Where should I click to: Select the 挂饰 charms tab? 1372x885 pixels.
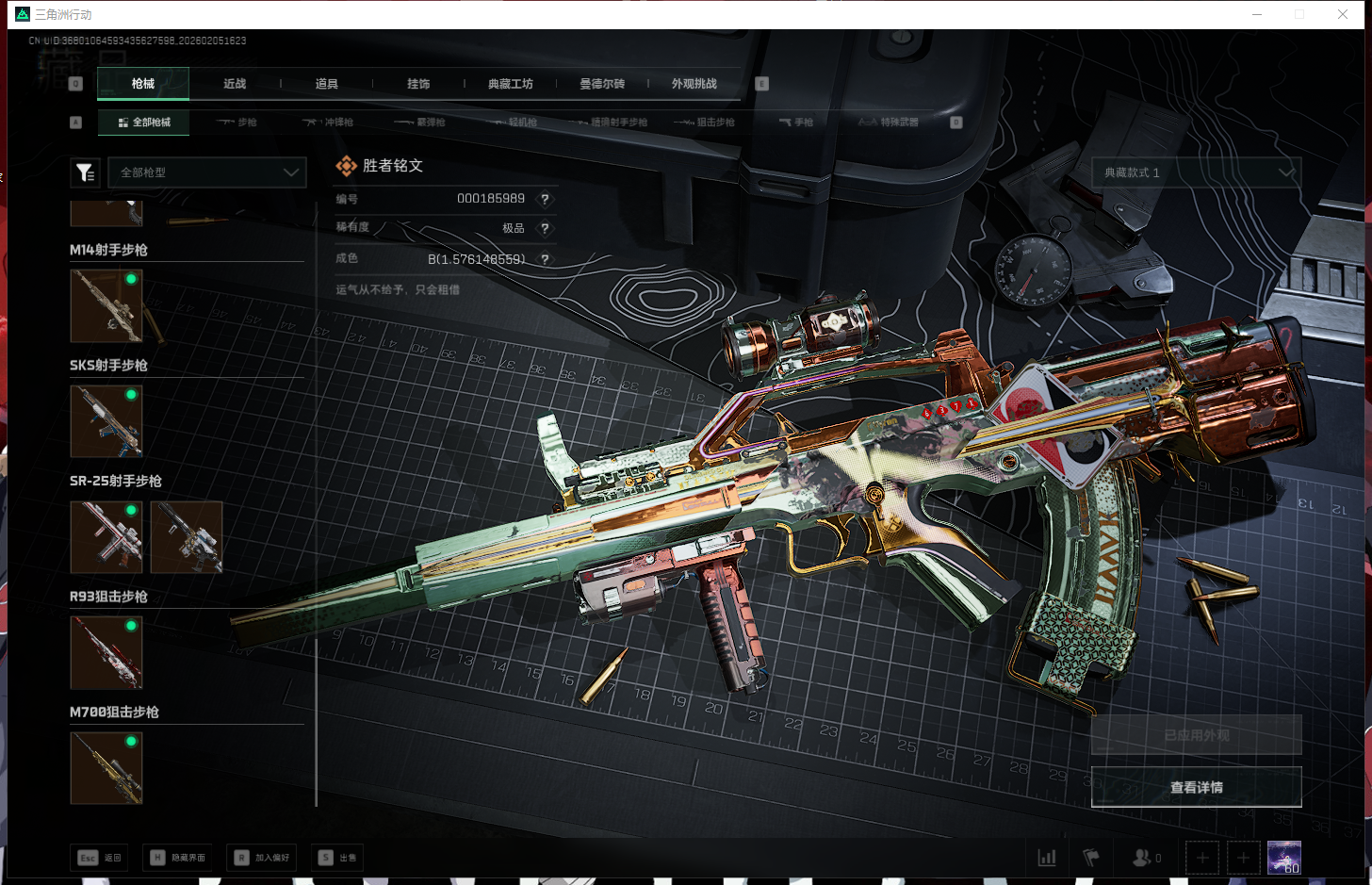click(418, 84)
